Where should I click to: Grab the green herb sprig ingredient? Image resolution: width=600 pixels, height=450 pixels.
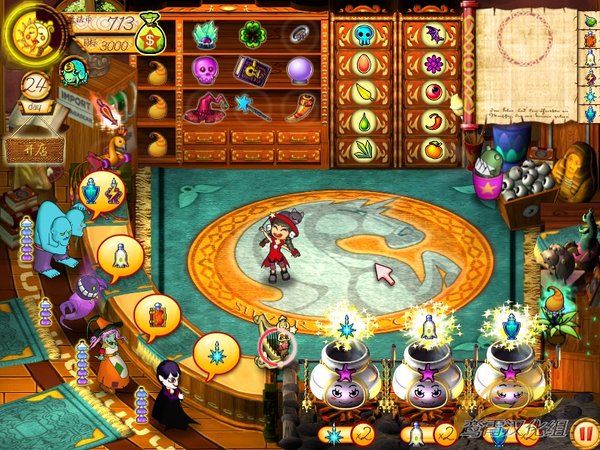click(362, 150)
